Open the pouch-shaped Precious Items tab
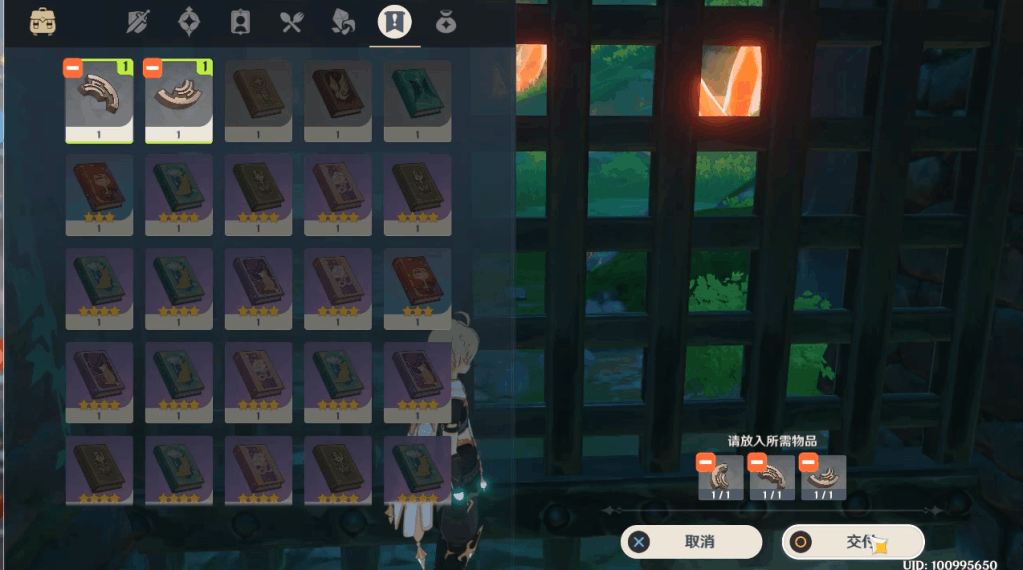 click(446, 22)
